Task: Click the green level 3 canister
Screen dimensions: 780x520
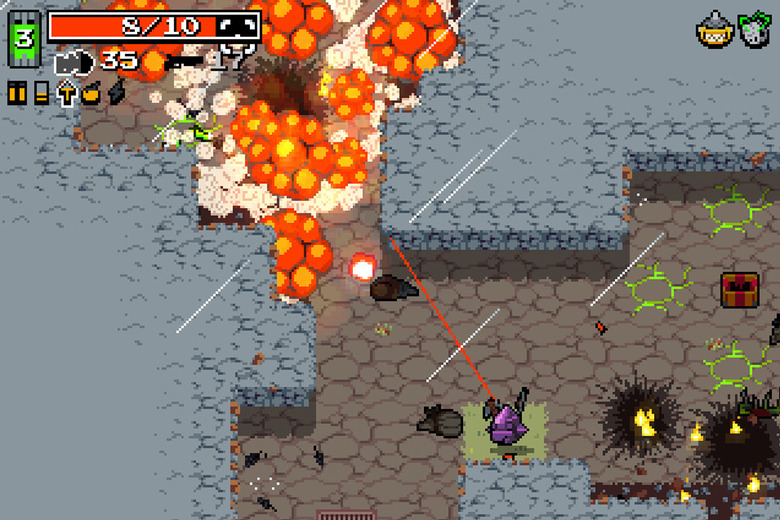Action: (23, 39)
